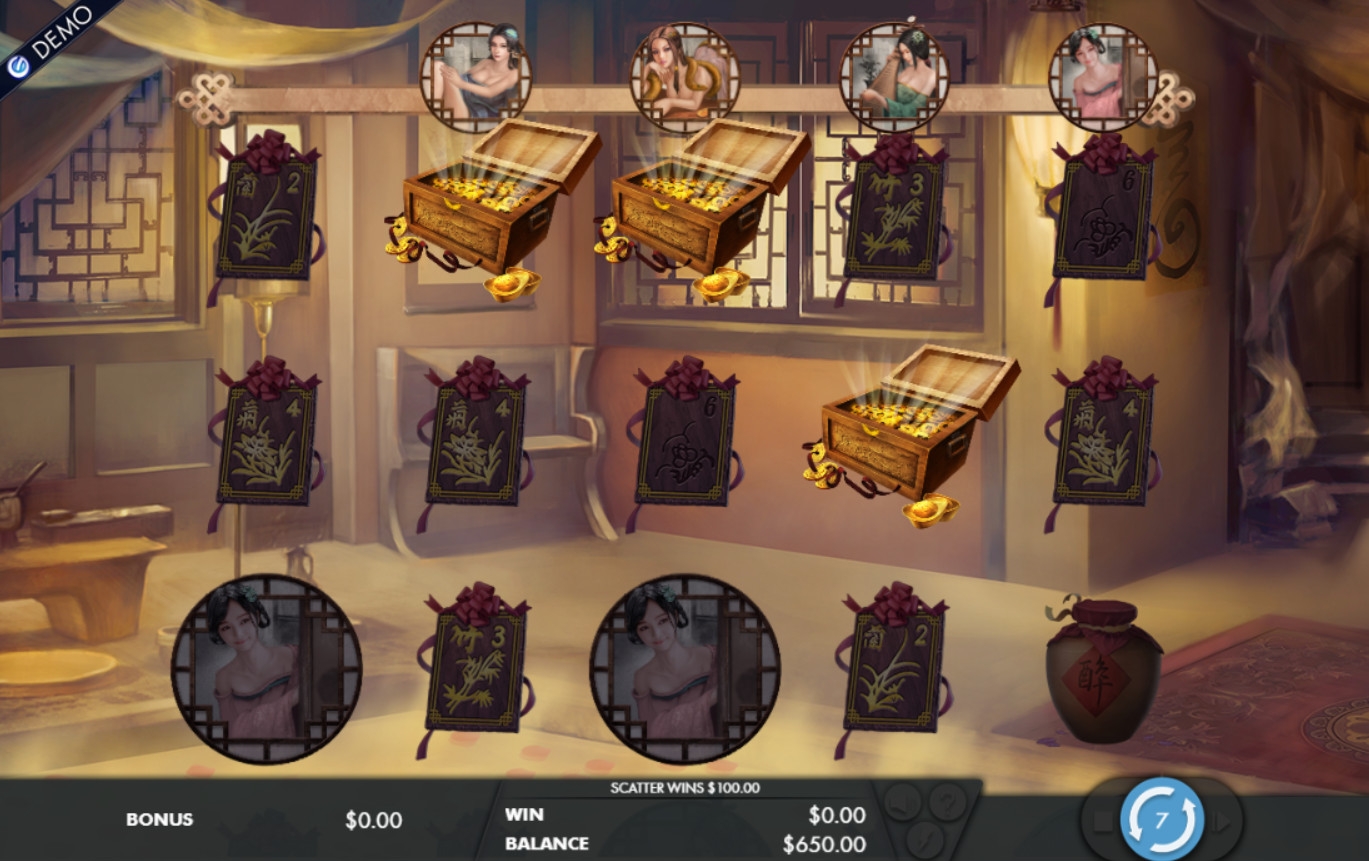Click the blue spin button showing 7

click(x=1161, y=820)
